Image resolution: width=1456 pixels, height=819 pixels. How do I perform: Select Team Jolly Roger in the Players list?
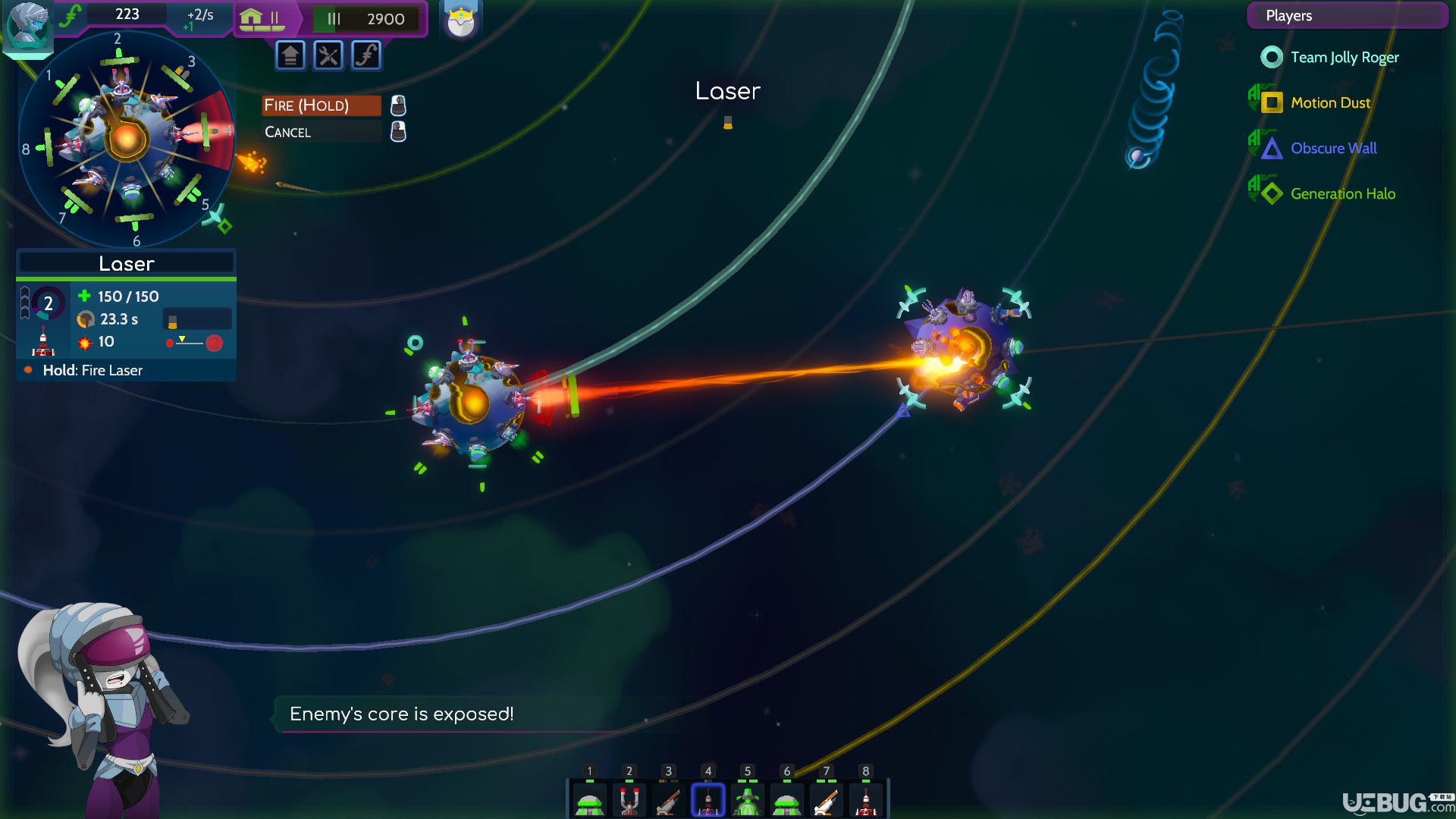[1344, 58]
